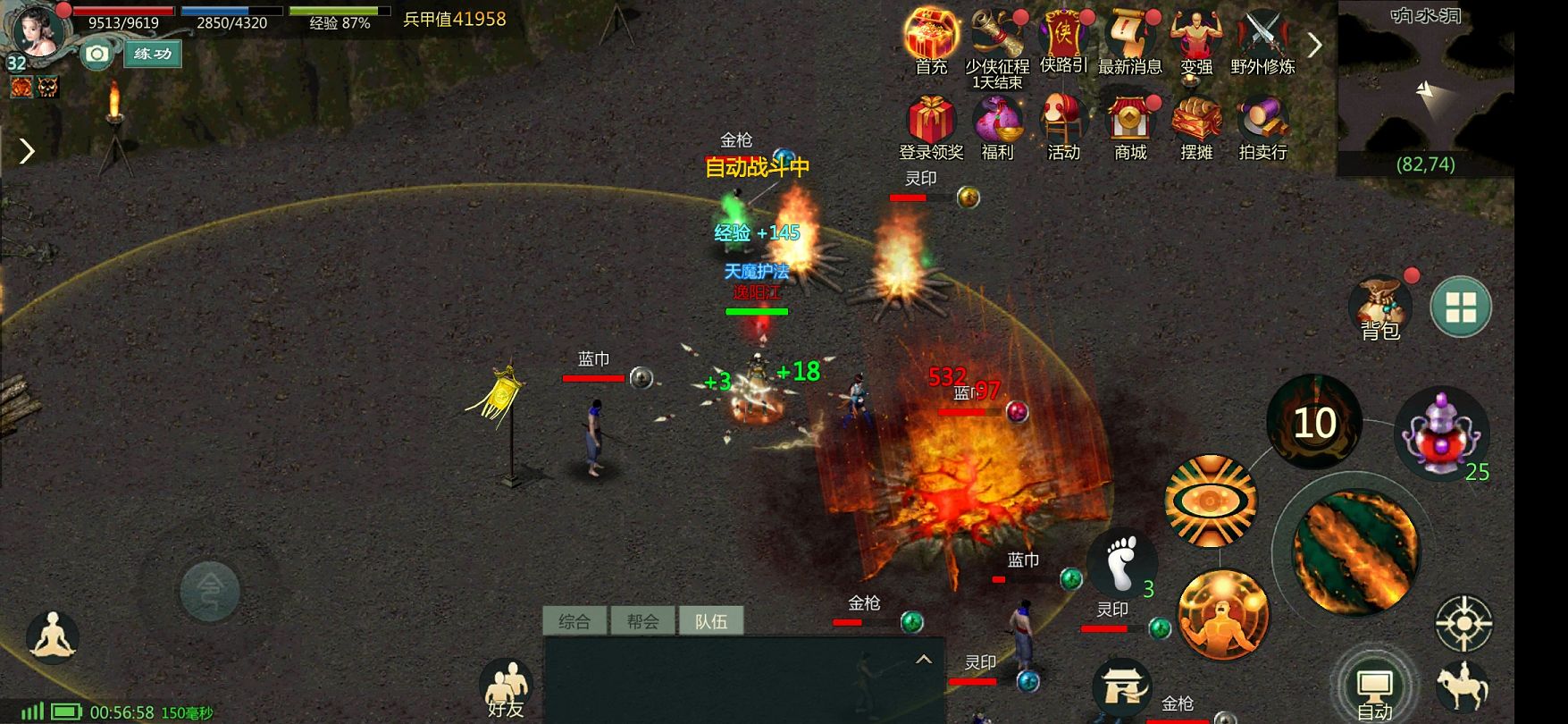Switch to the 队伍 team chat tab
The image size is (1568, 724).
click(711, 621)
